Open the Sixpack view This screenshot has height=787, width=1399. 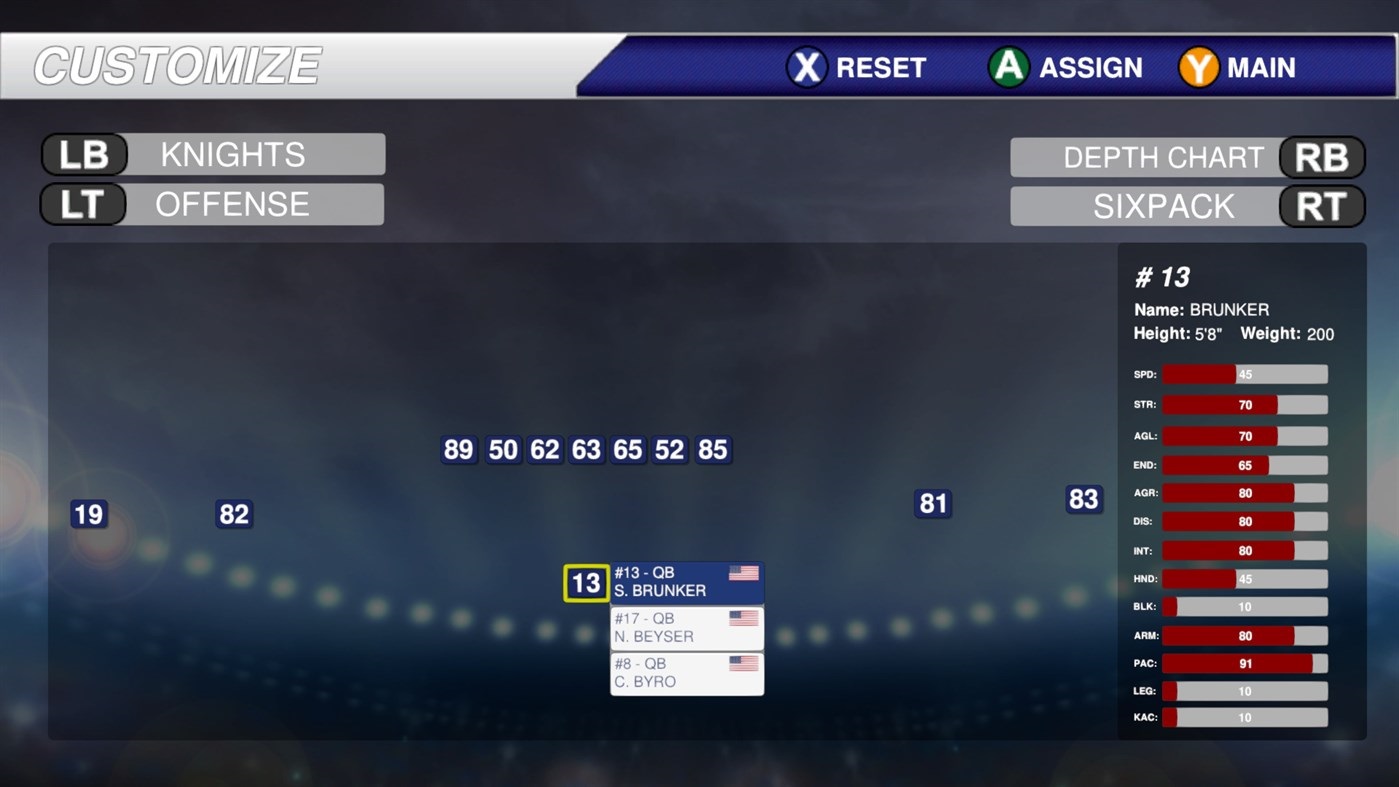point(1164,206)
